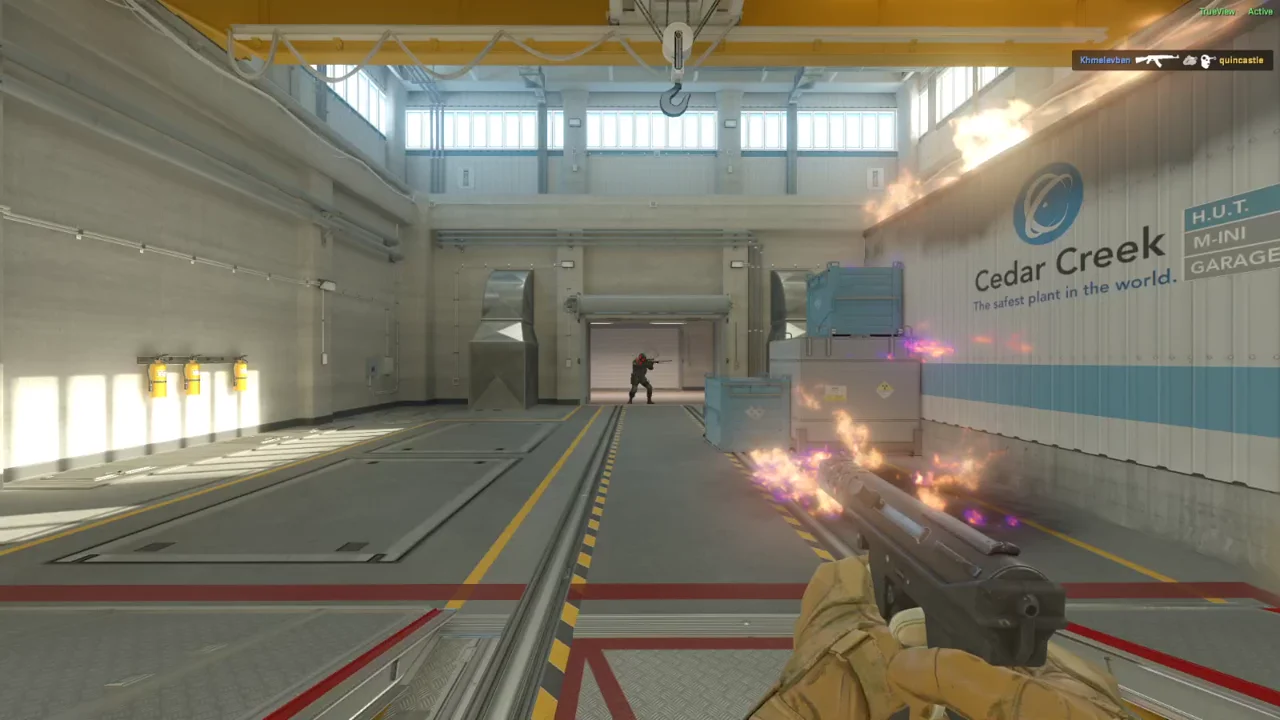Click the quincastle victim name in killfeed
This screenshot has width=1280, height=720.
(1241, 60)
